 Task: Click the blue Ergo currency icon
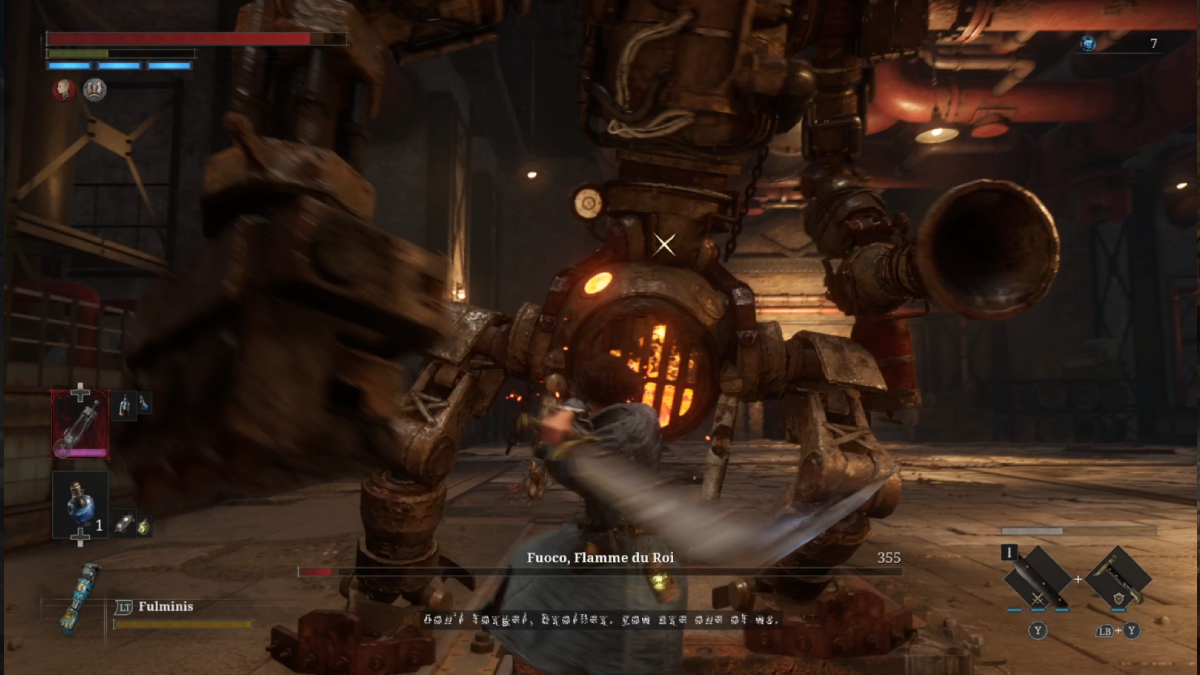1088,43
